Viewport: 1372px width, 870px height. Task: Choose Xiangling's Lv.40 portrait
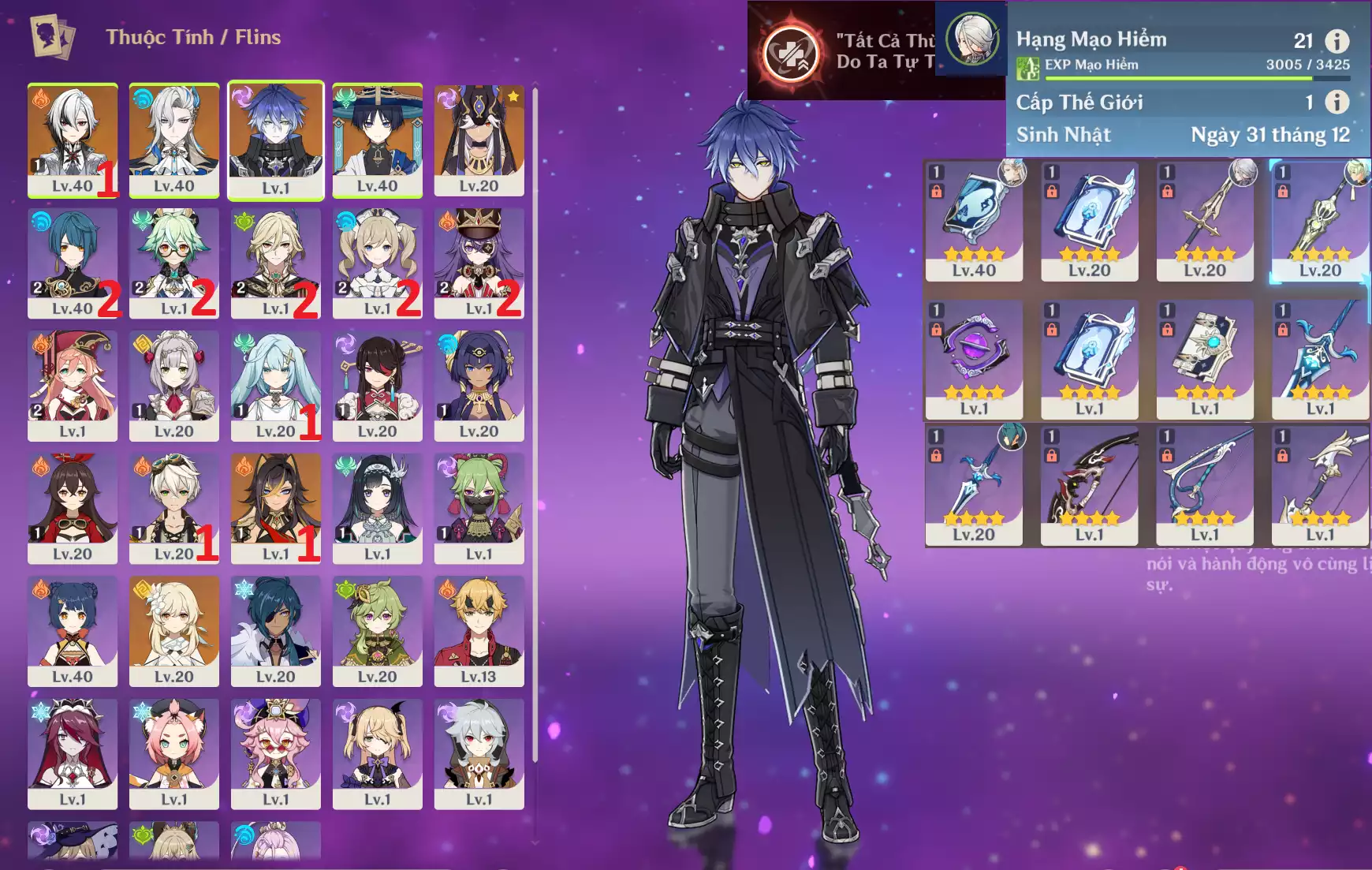tap(73, 631)
